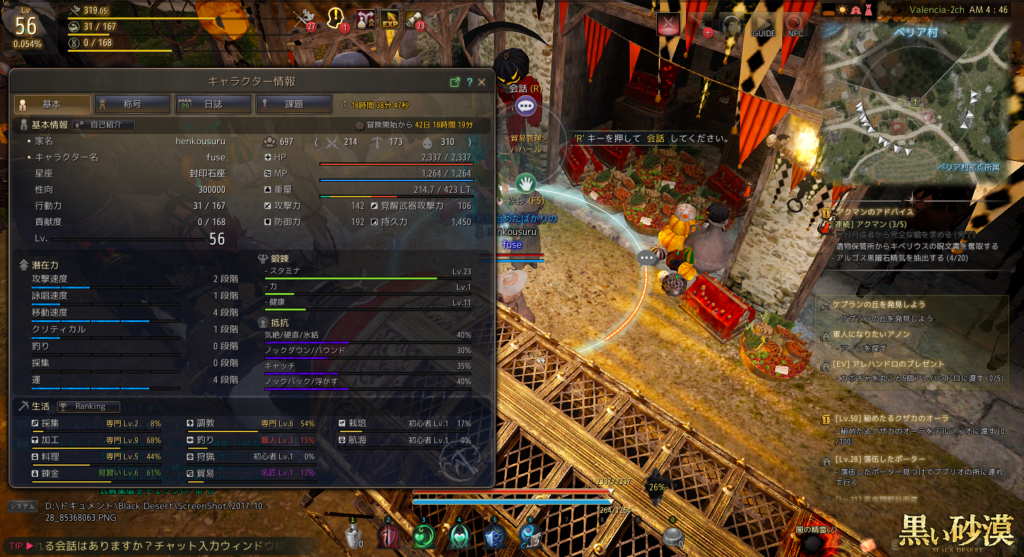Open help for the character information window
The width and height of the screenshot is (1024, 557).
pos(469,82)
